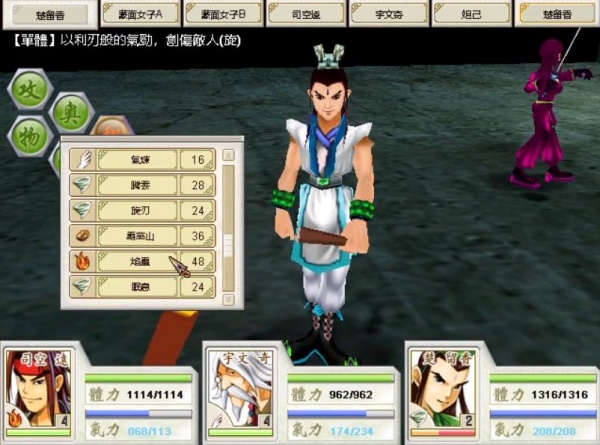Select the 霸華山 skill costing 36
The width and height of the screenshot is (600, 445).
tap(139, 236)
